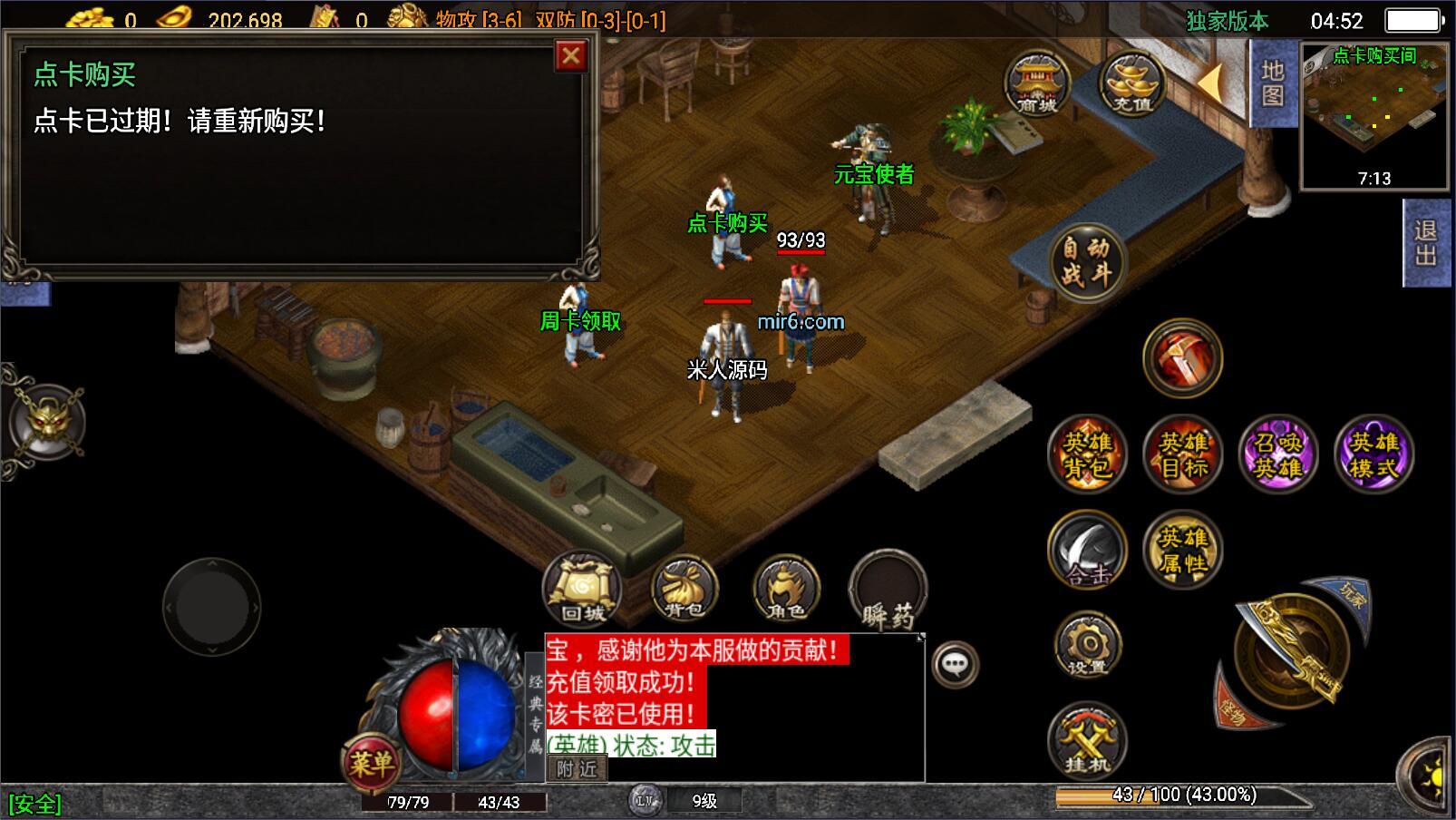Viewport: 1456px width, 820px height.
Task: Open the 商城 shop
Action: (x=1037, y=83)
